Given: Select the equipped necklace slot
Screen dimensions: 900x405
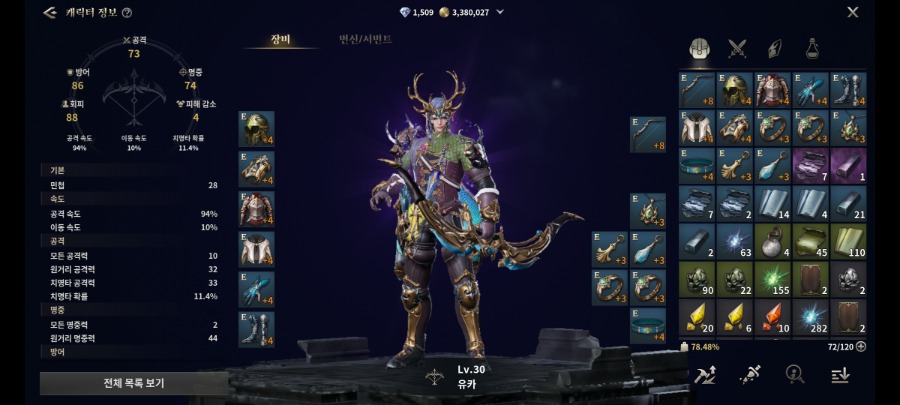Looking at the screenshot, I should [648, 209].
